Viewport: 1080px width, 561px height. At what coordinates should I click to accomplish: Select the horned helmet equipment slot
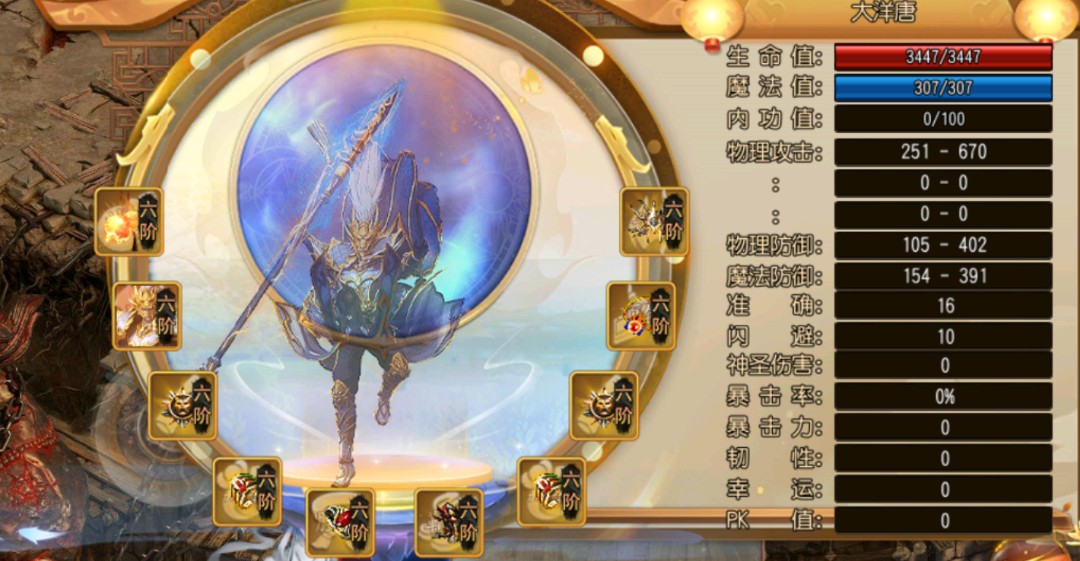tap(654, 221)
